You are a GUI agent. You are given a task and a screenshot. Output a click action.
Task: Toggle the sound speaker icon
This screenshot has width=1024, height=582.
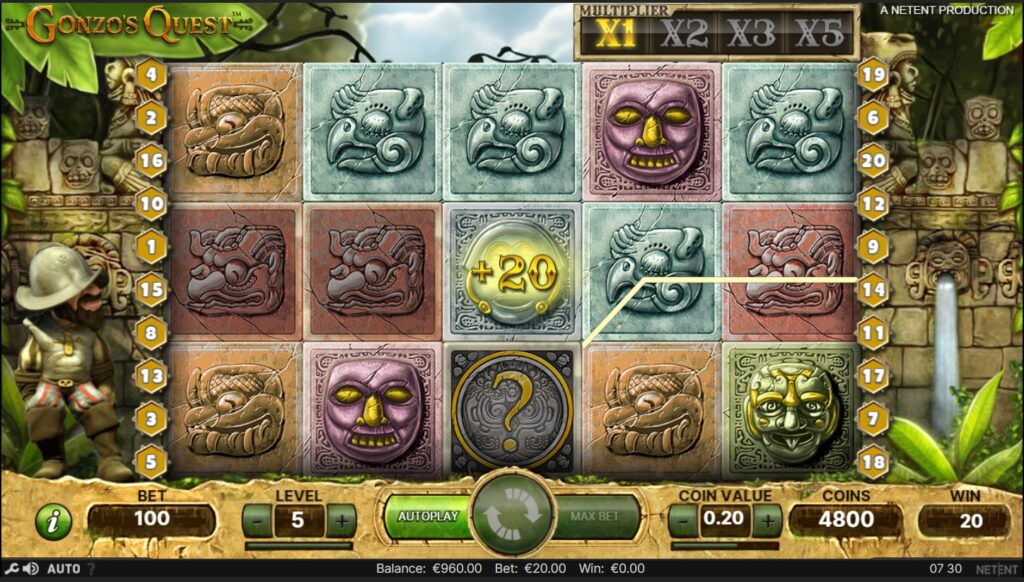(x=31, y=569)
